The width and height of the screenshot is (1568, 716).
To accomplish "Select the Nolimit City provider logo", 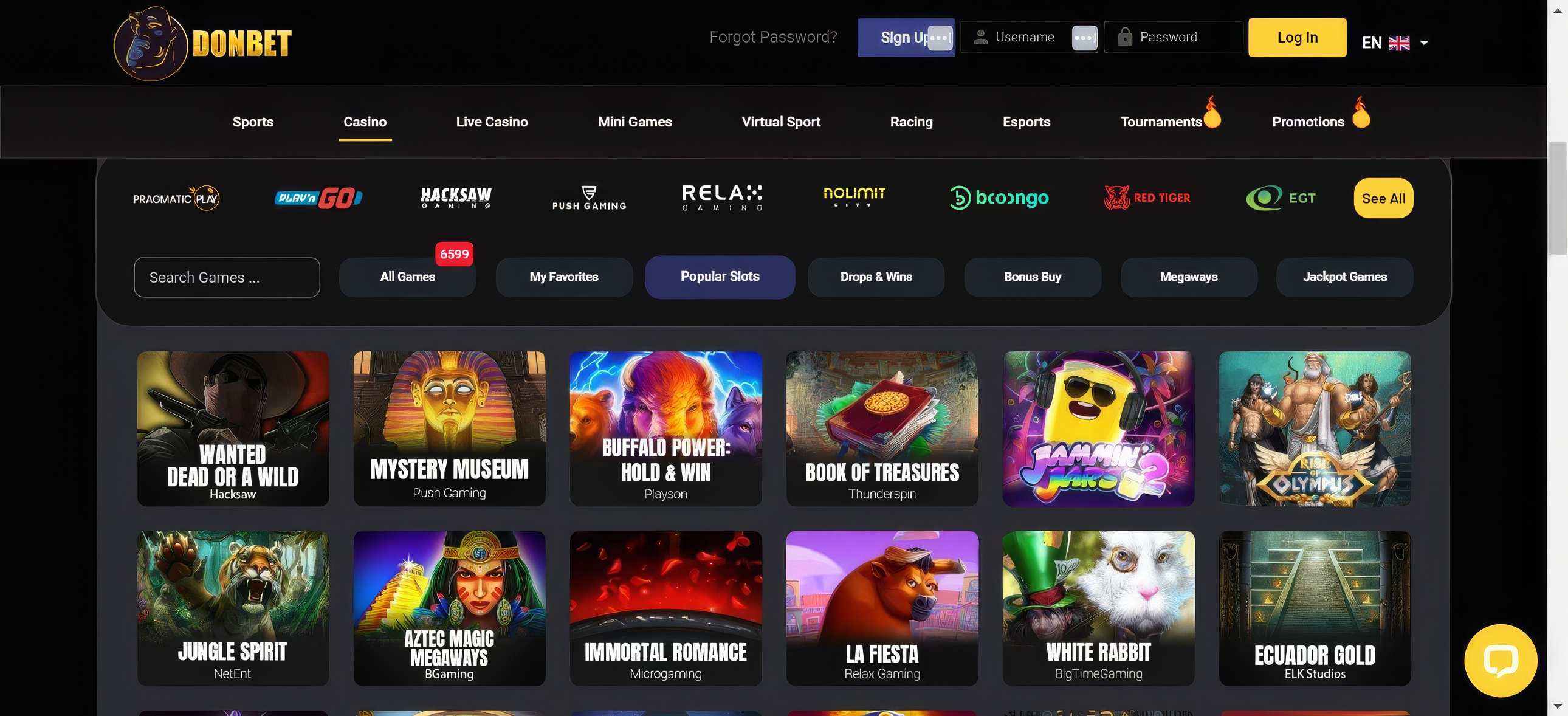I will [854, 197].
